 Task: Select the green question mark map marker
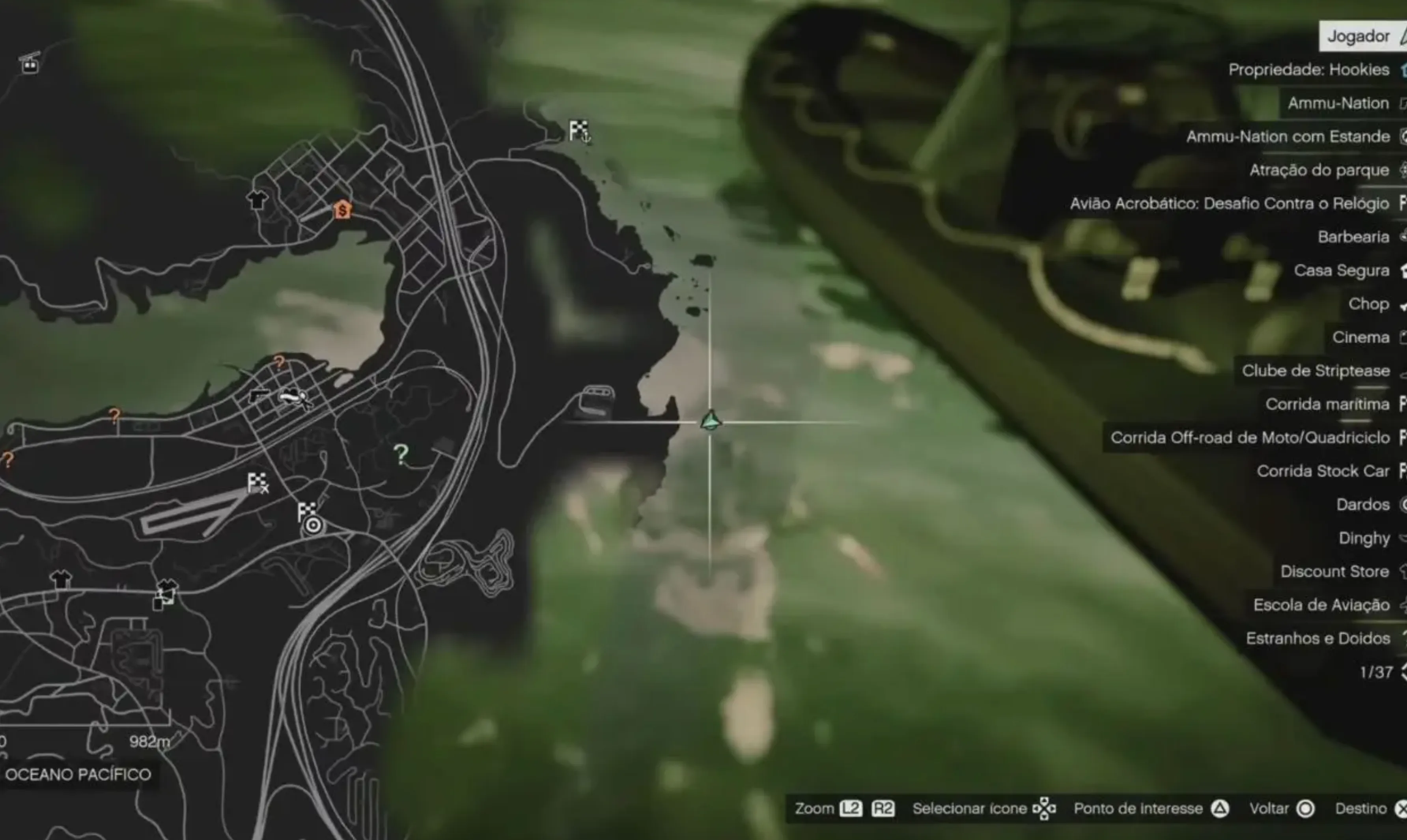pos(401,454)
